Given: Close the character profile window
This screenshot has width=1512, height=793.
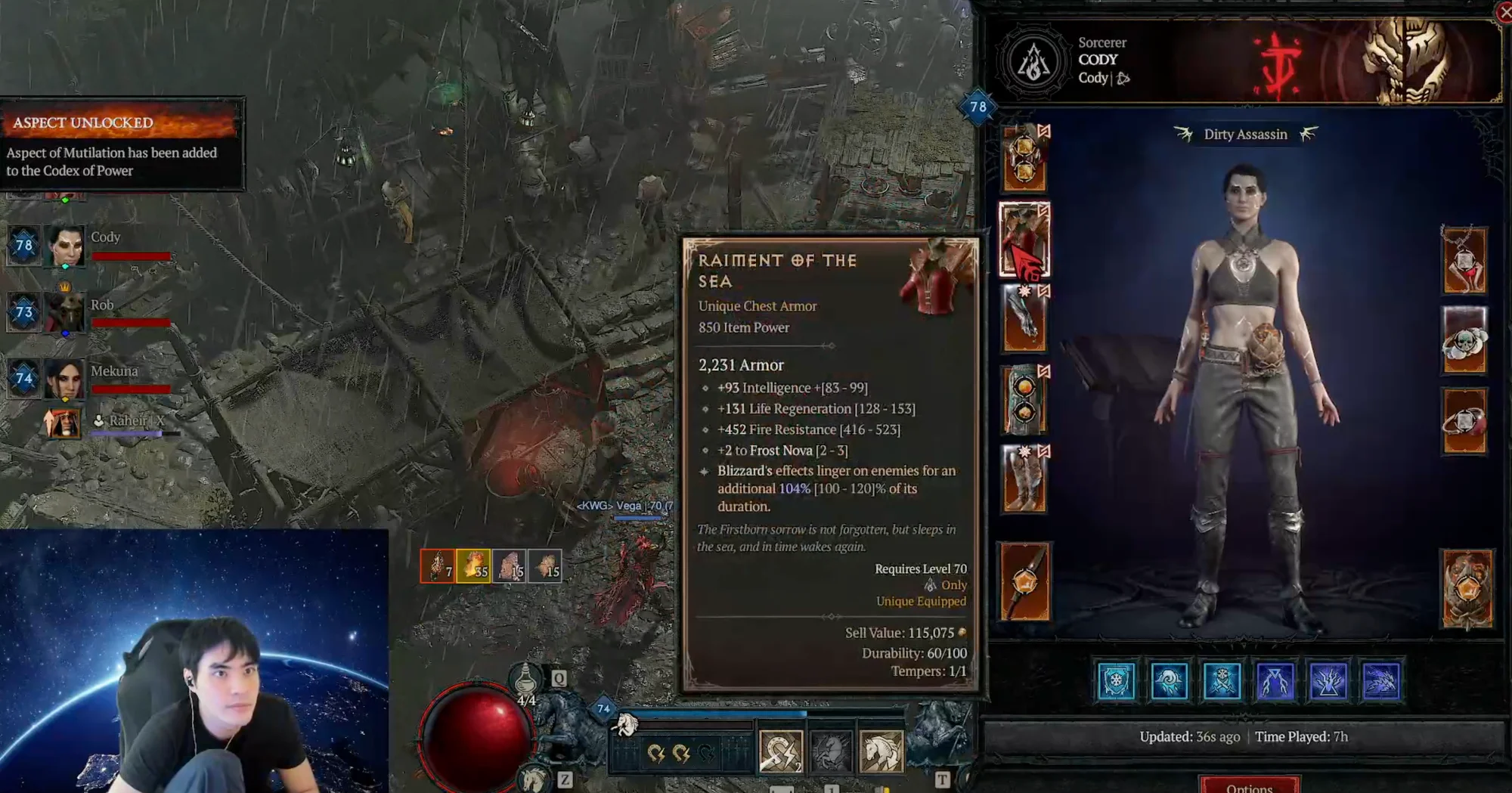Looking at the screenshot, I should pos(1504,12).
